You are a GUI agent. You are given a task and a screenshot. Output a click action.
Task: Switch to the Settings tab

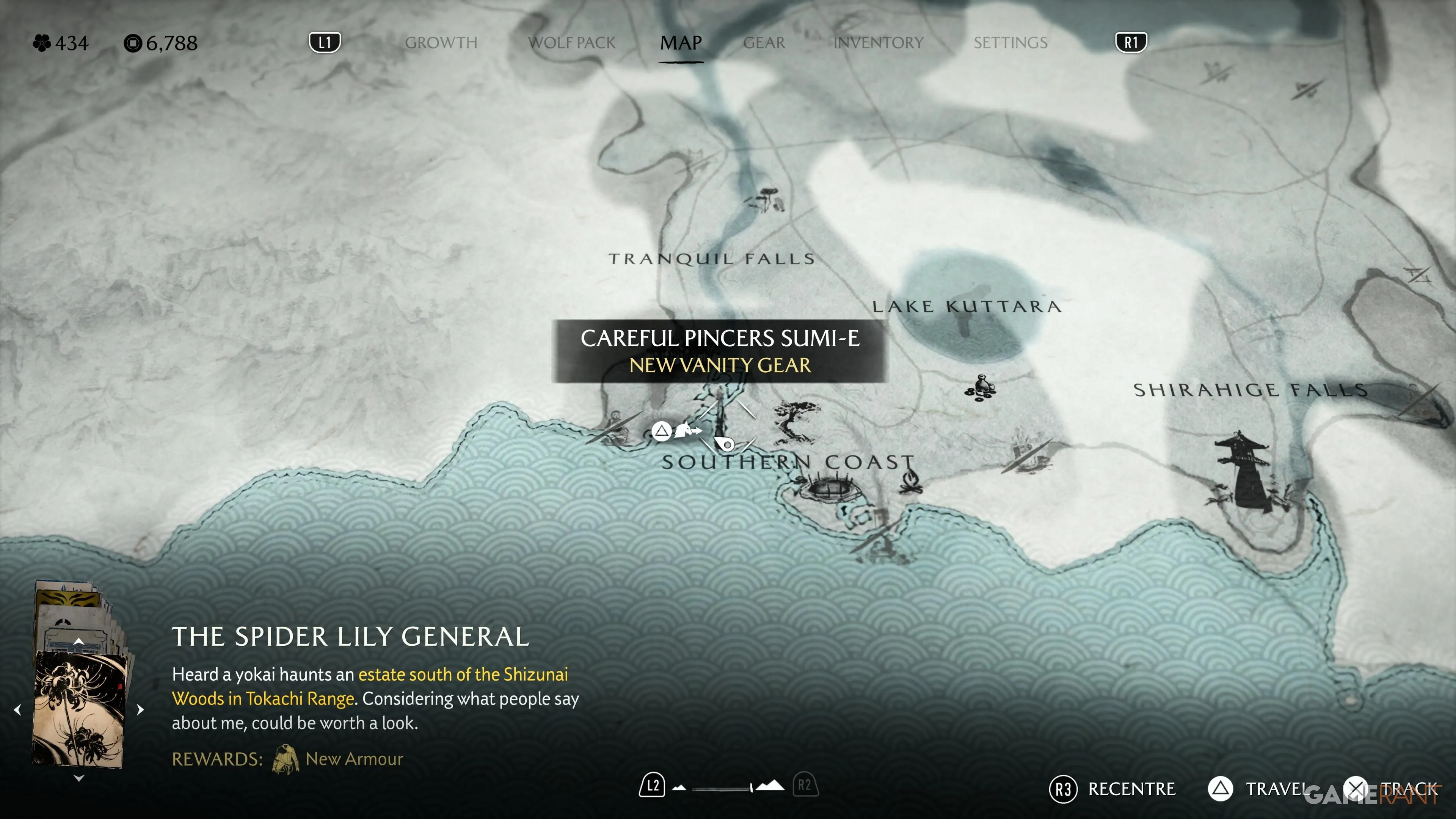pos(1010,43)
